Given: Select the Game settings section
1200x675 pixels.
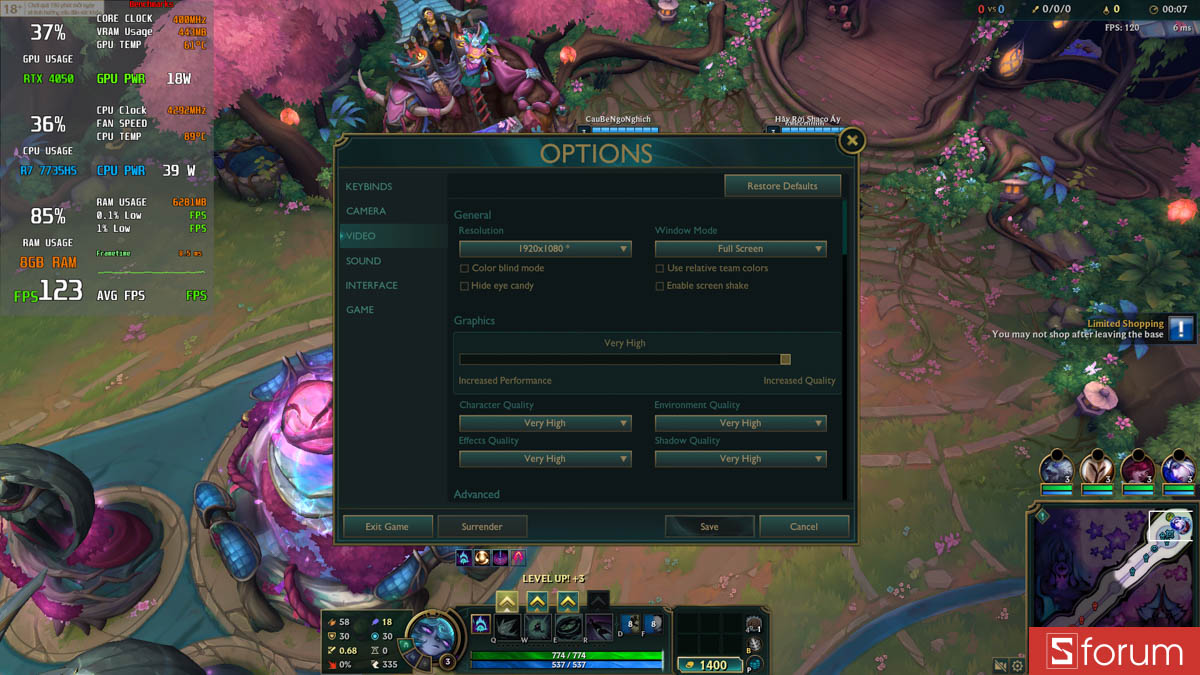Looking at the screenshot, I should (x=360, y=310).
